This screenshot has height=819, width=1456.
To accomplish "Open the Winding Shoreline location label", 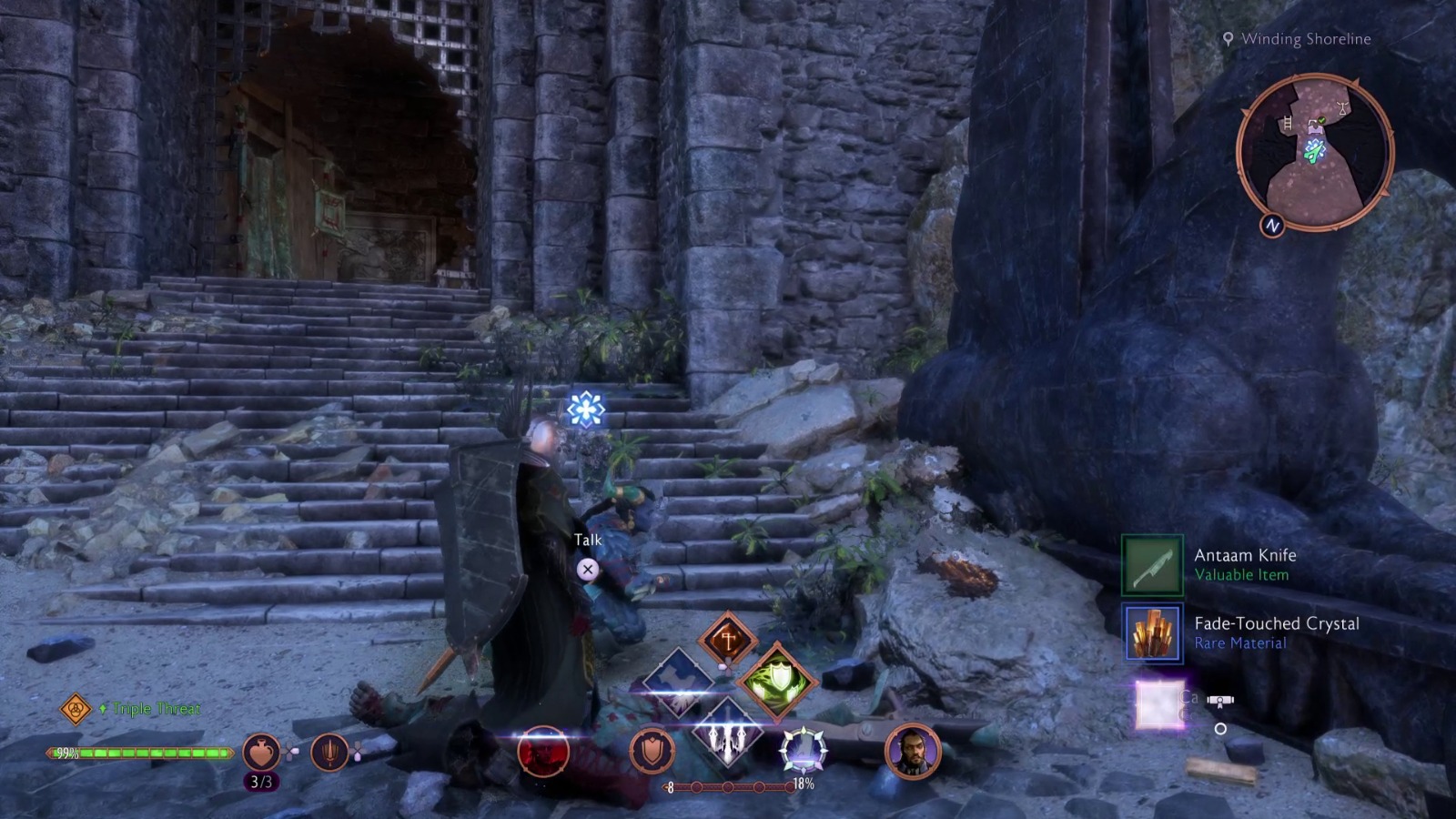I will tap(1305, 39).
